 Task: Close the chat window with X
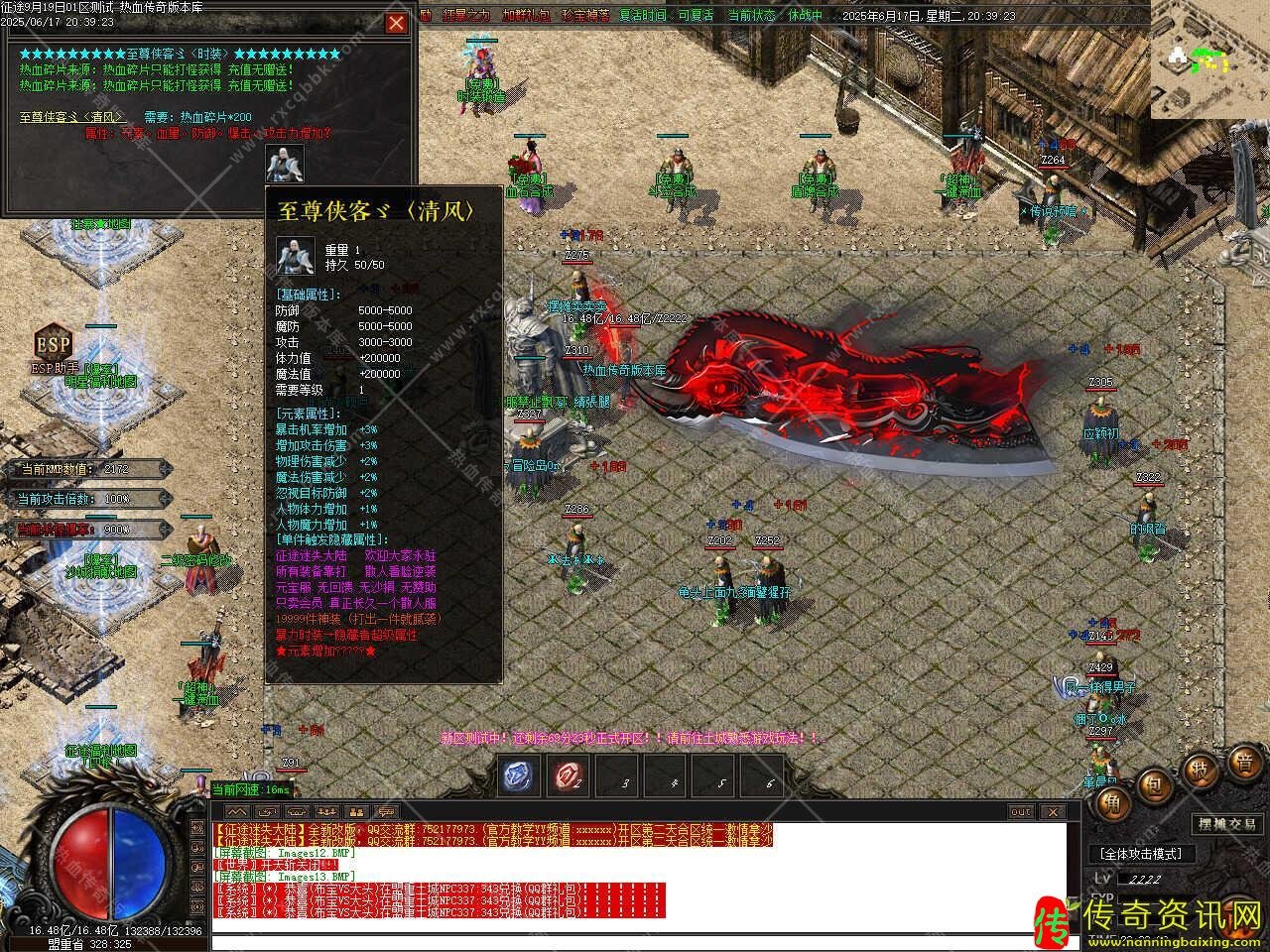pos(1052,811)
